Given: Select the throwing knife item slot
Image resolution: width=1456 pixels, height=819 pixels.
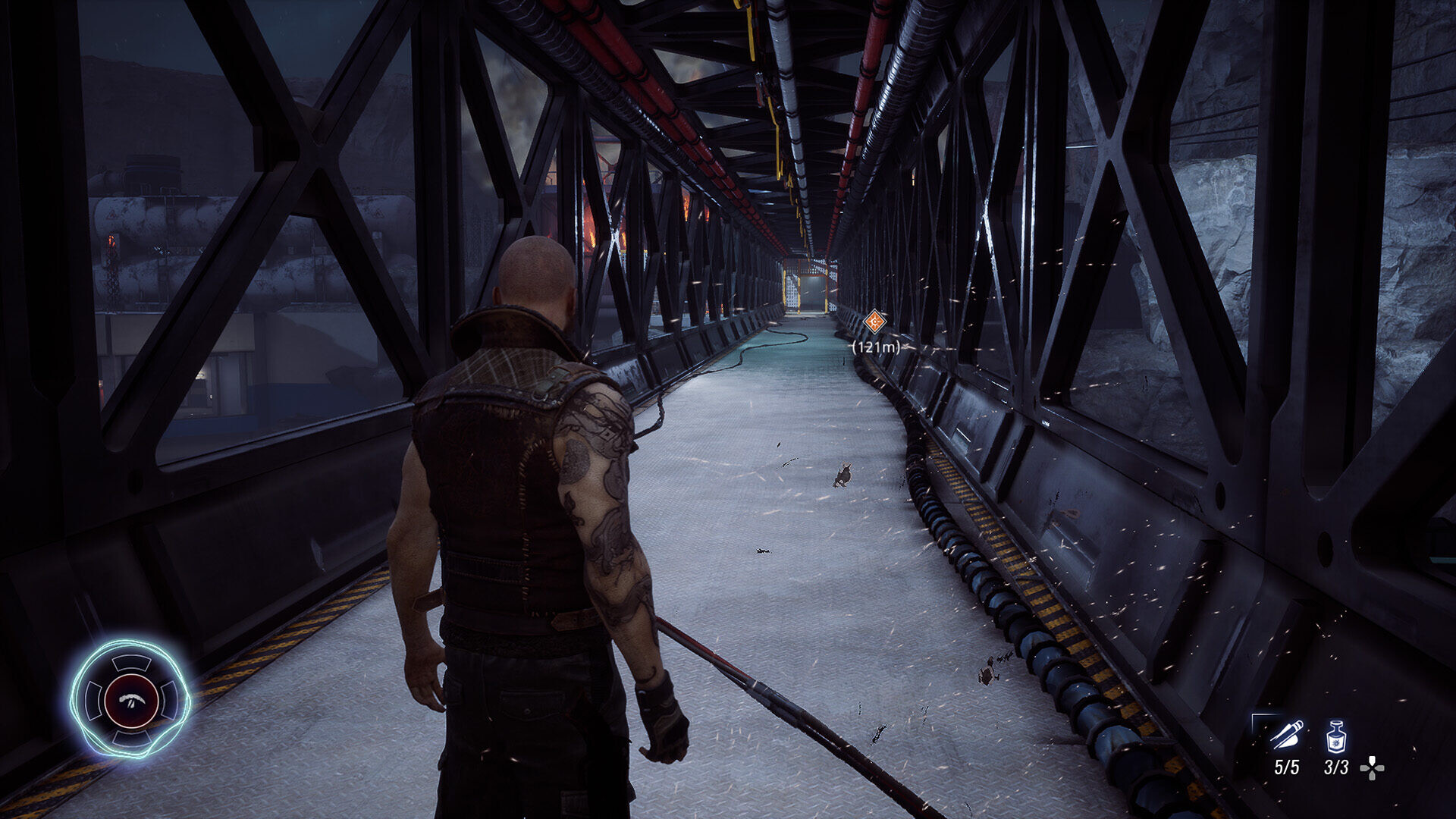Looking at the screenshot, I should point(1286,735).
